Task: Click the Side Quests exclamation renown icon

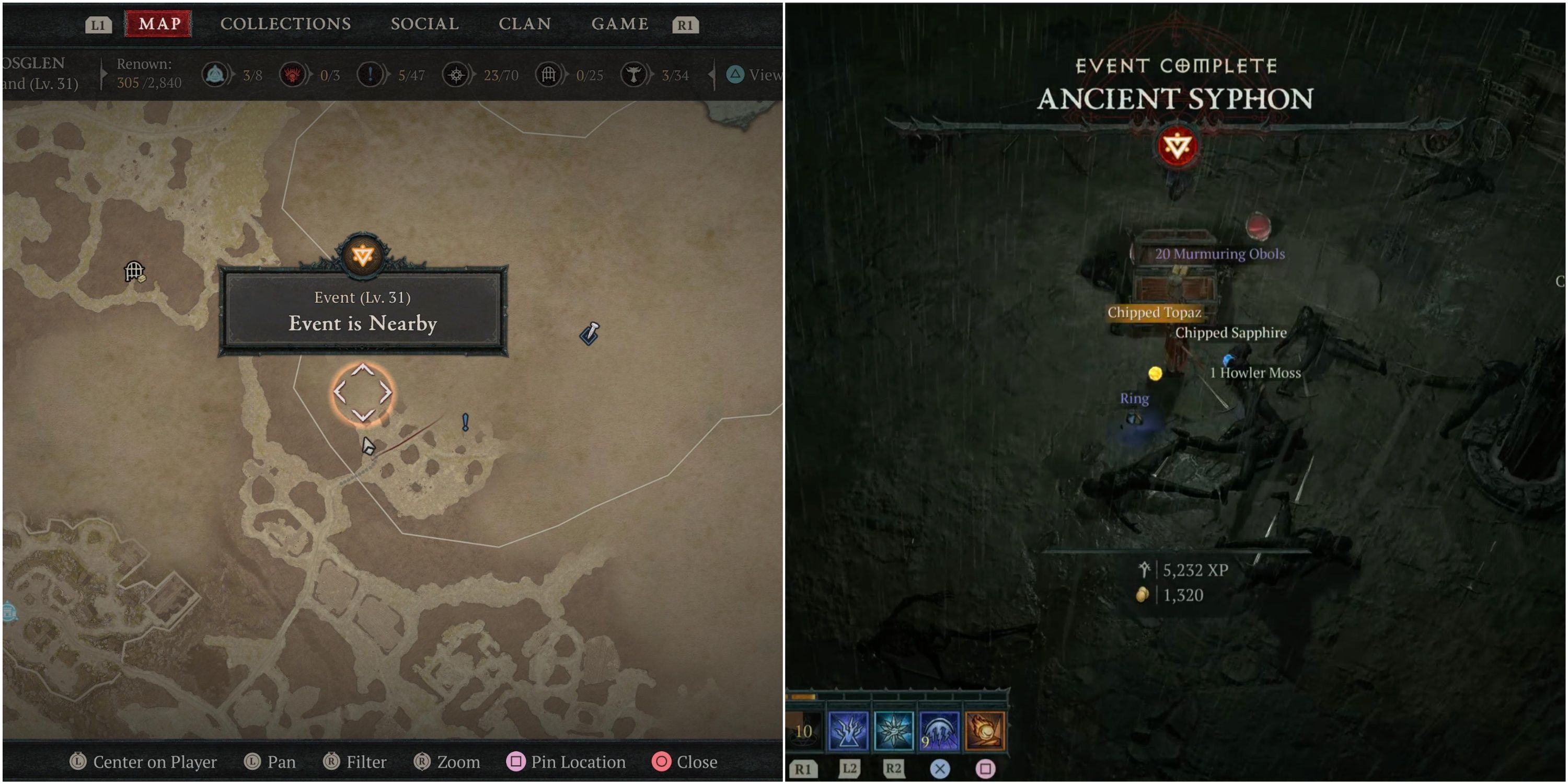Action: tap(370, 75)
